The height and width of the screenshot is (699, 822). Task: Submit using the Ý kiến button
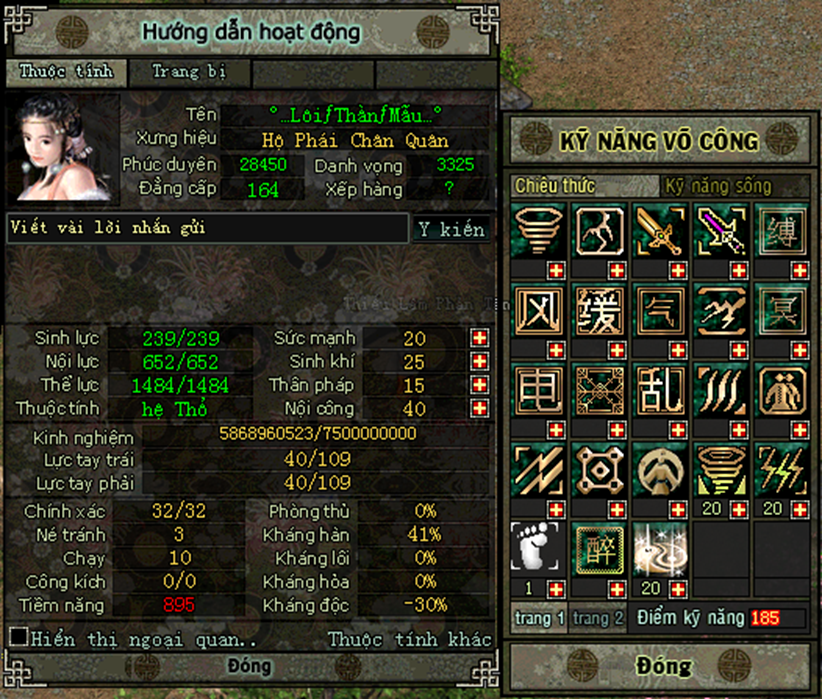click(x=451, y=229)
